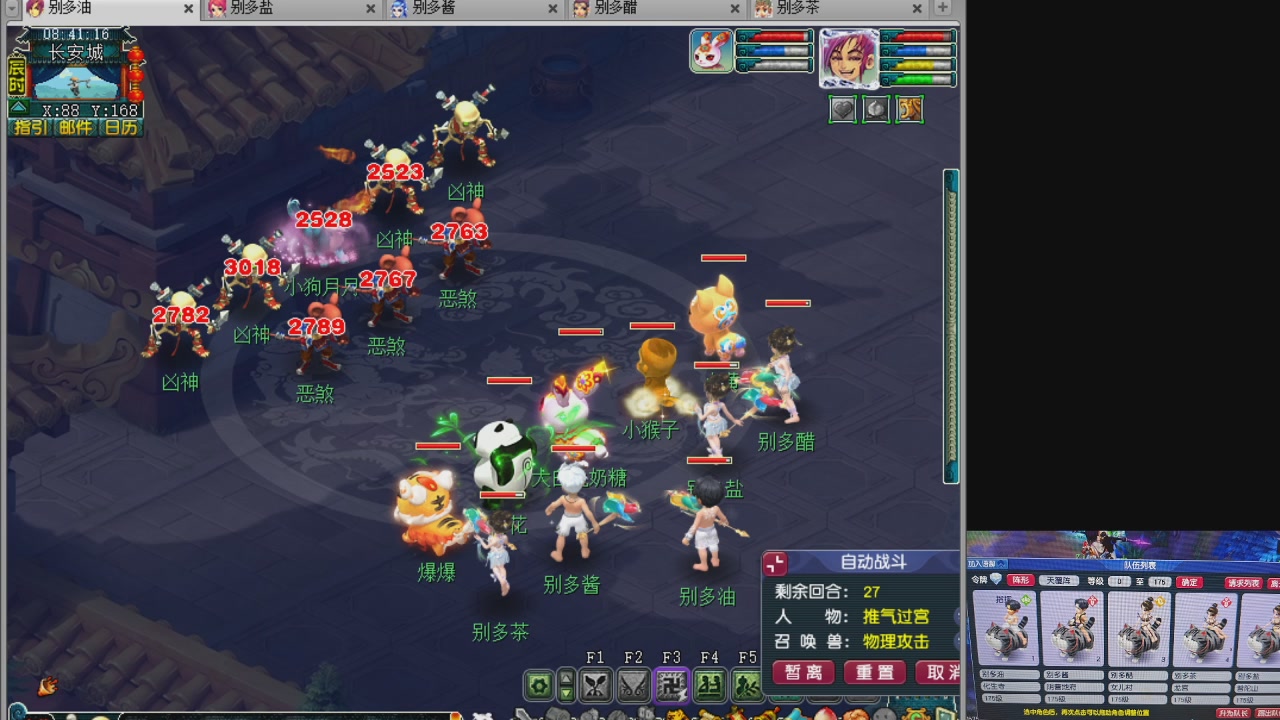The image size is (1280, 720).
Task: Use the peach quick-item icon
Action: click(x=876, y=109)
